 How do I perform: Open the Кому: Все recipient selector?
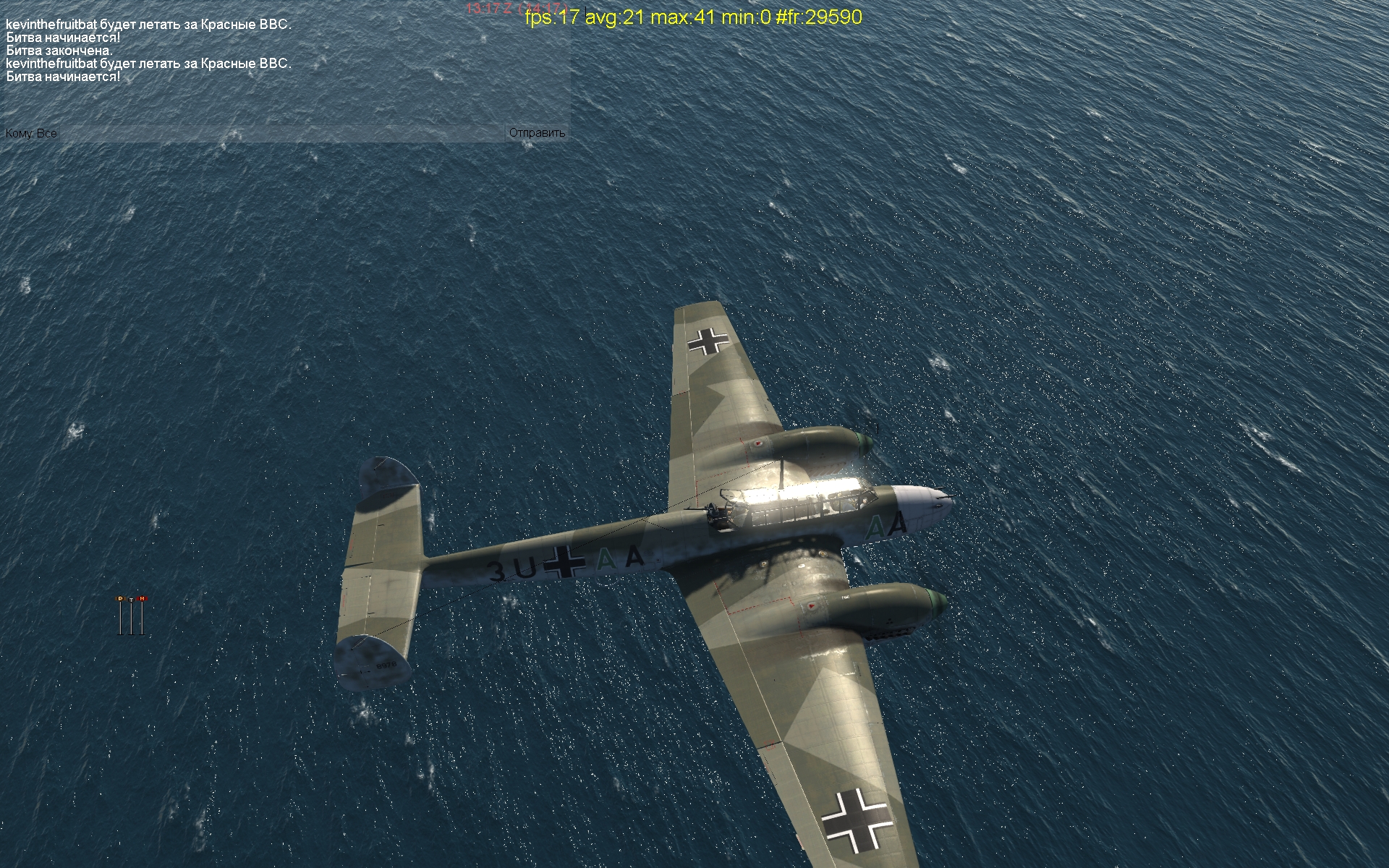click(x=31, y=133)
